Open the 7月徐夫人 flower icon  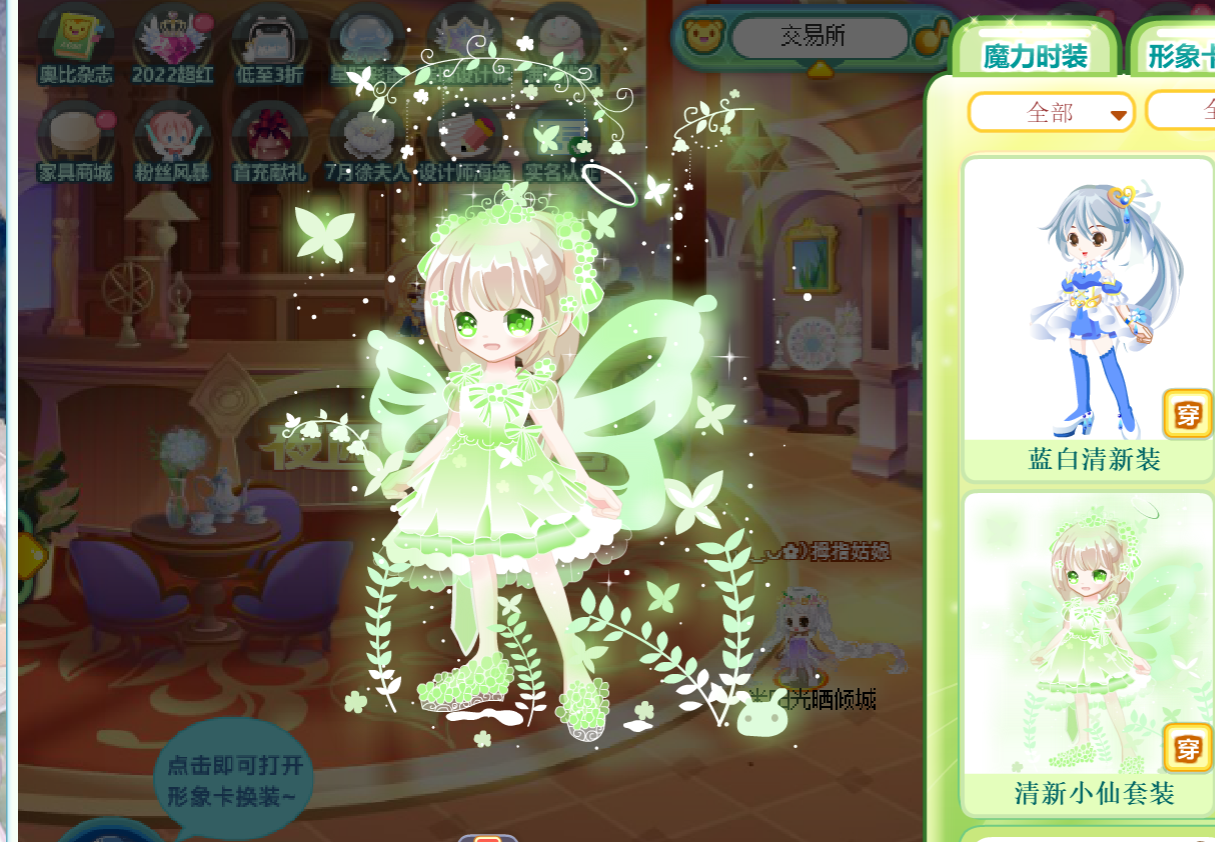pyautogui.click(x=366, y=138)
